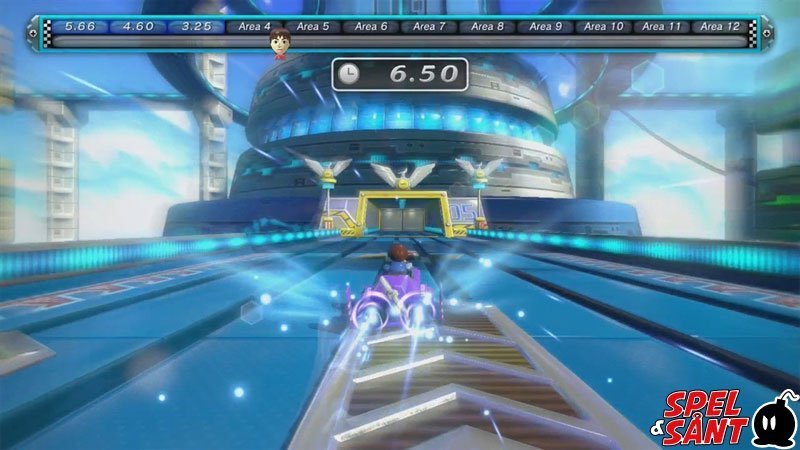Select Area 7 on the progress bar
800x450 pixels.
coord(429,26)
